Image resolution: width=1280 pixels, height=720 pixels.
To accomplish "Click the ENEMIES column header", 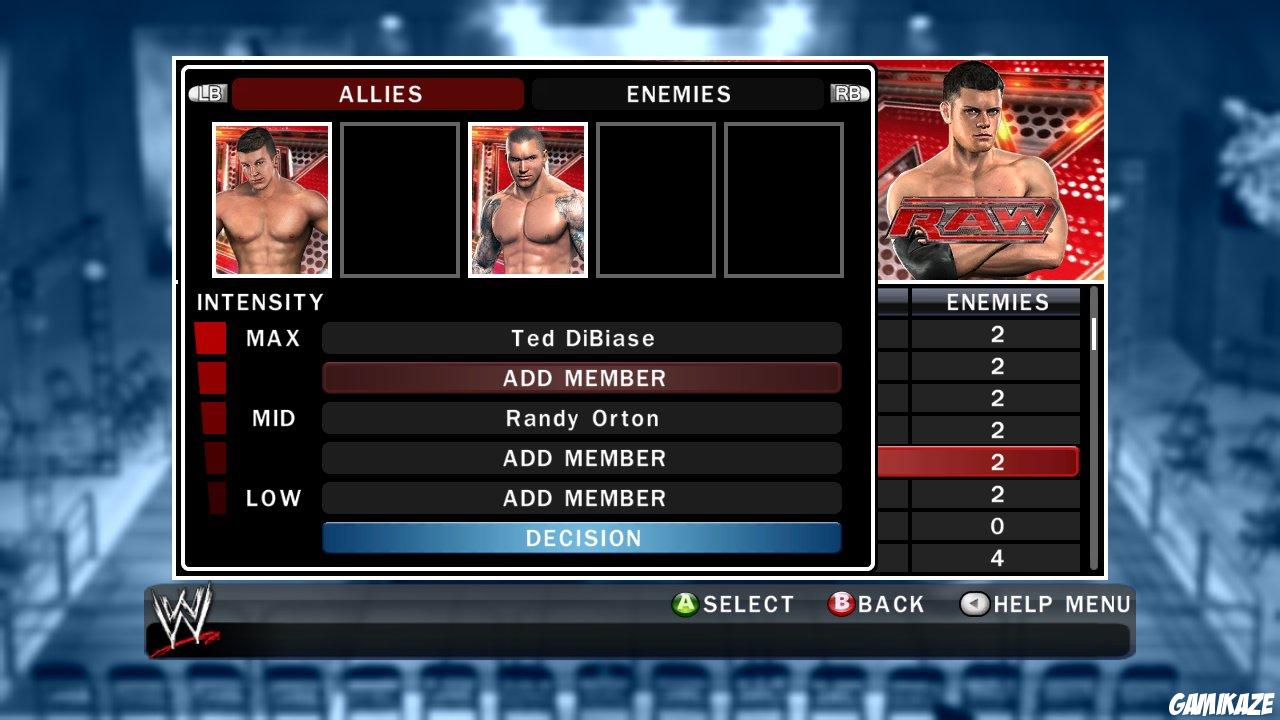I will pos(998,302).
